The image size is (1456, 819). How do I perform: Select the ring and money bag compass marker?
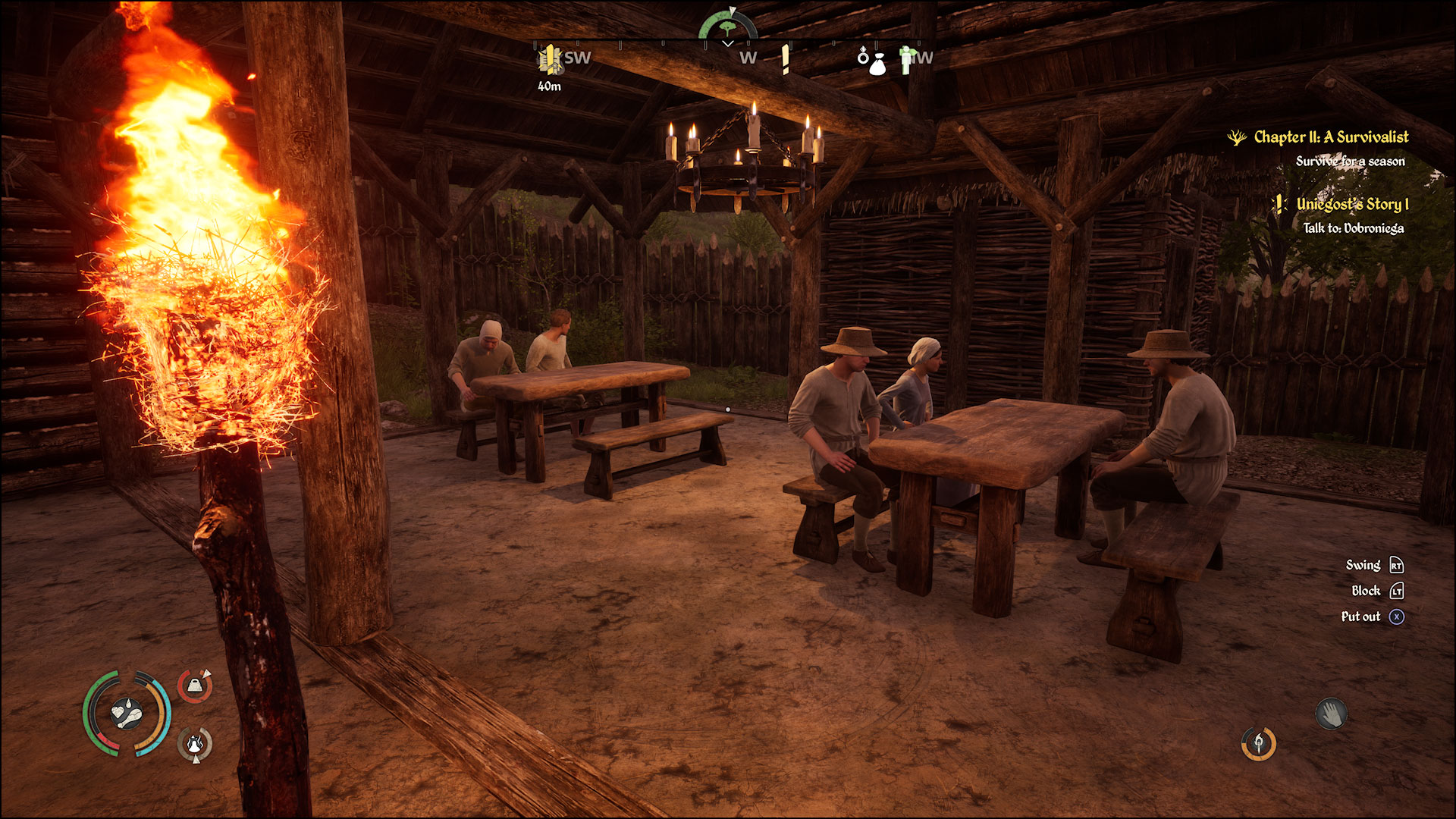coord(873,61)
